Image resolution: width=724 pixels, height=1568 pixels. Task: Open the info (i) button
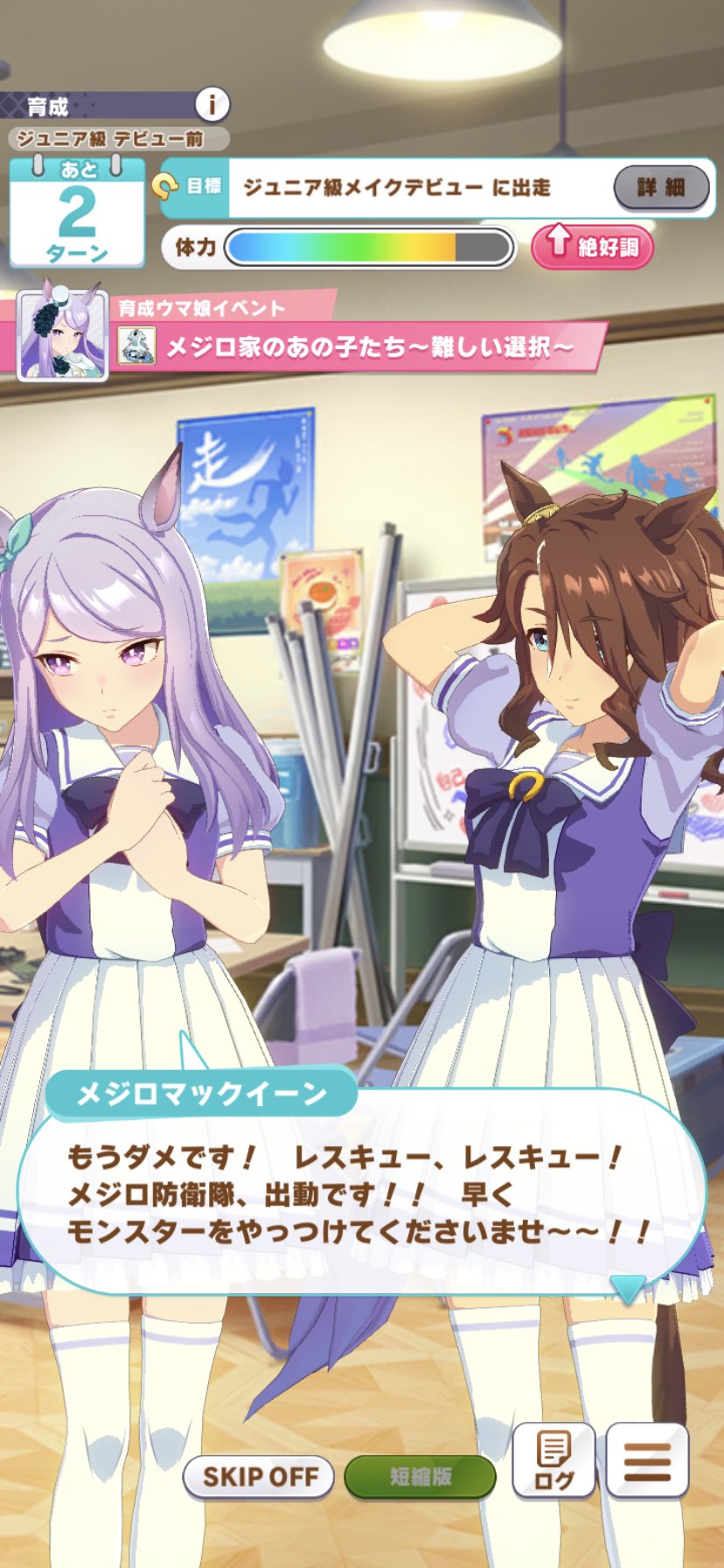[x=211, y=106]
